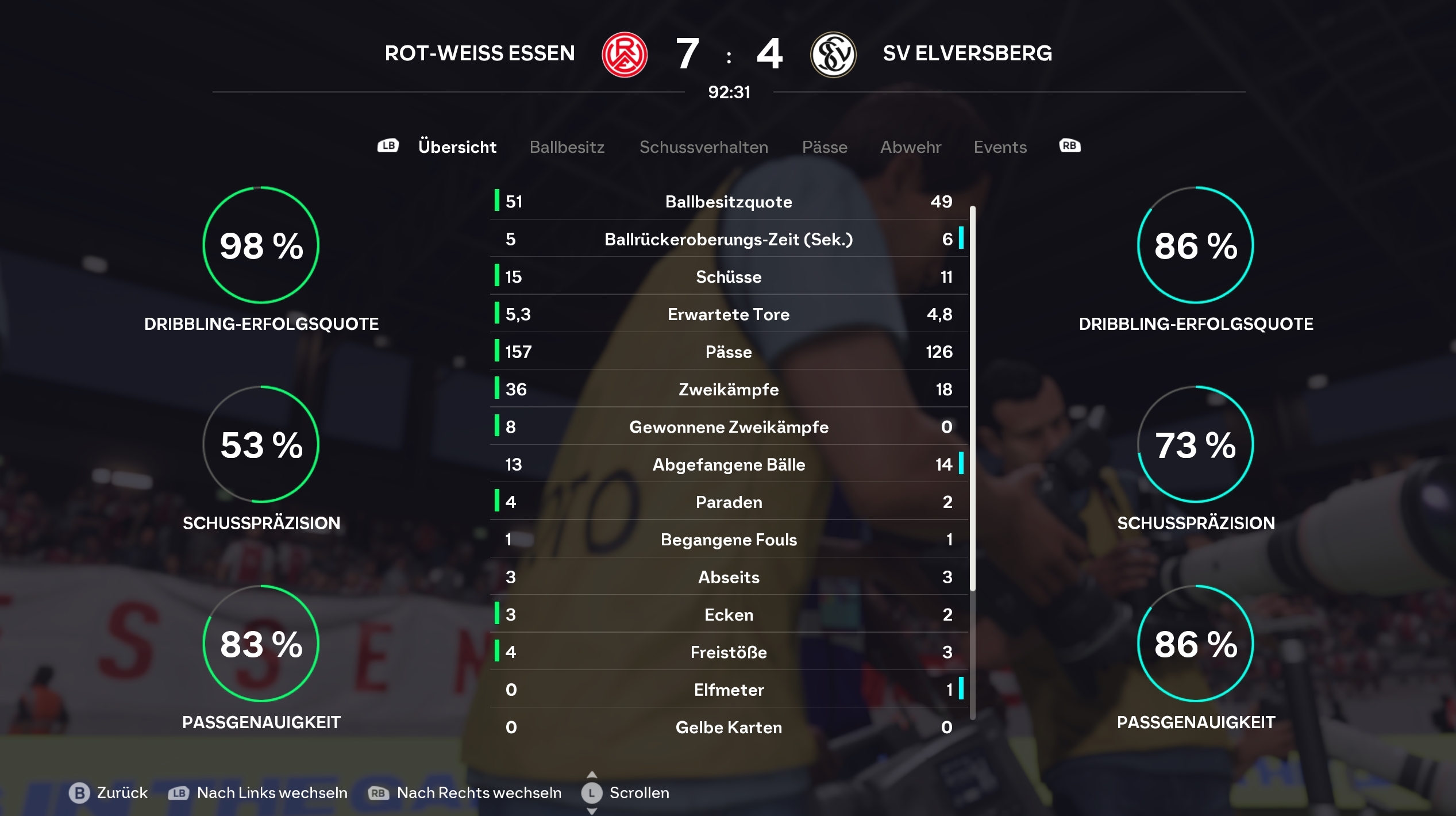Open the Schussverhalten tab
Viewport: 1456px width, 816px height.
pos(703,147)
